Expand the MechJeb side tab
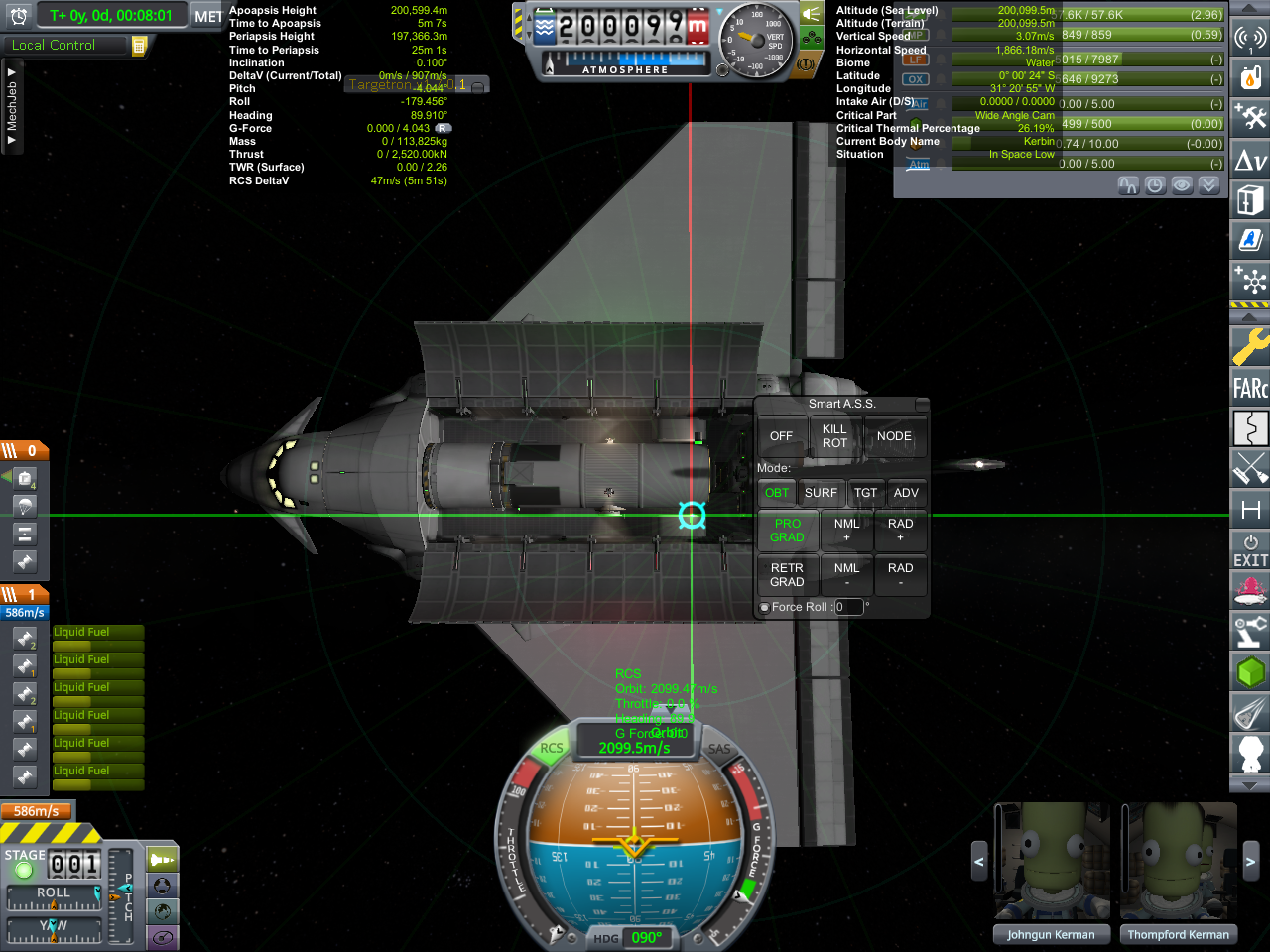Image resolution: width=1270 pixels, height=952 pixels. pos(12,107)
